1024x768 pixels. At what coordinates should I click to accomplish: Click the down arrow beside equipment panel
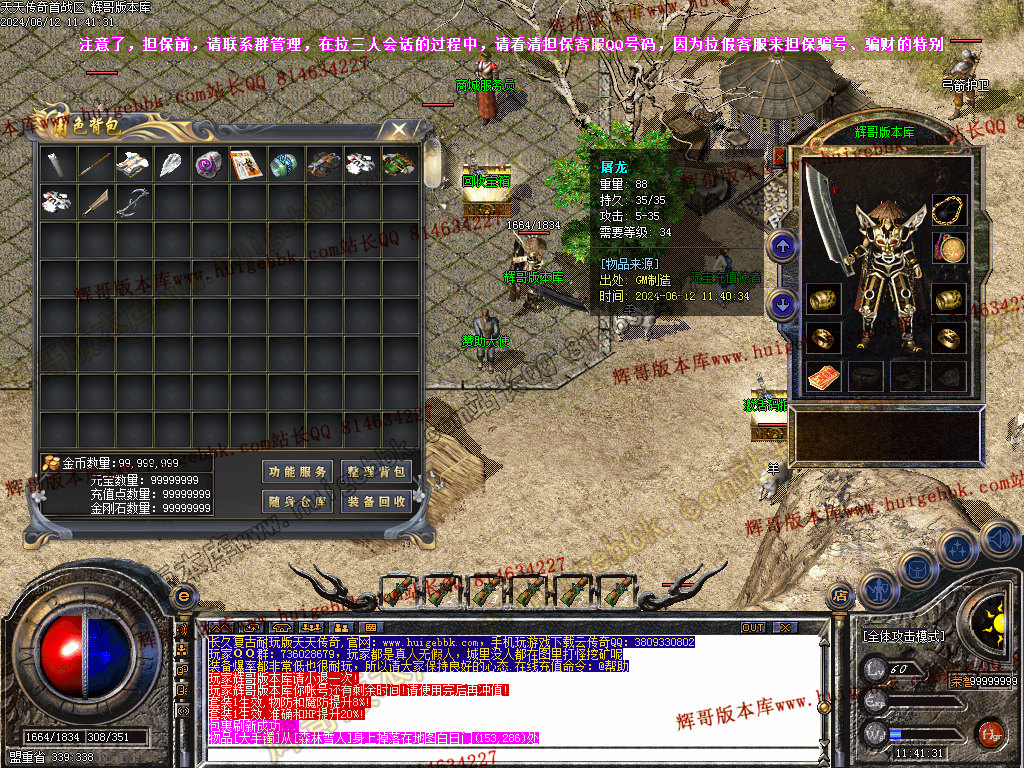coord(782,302)
